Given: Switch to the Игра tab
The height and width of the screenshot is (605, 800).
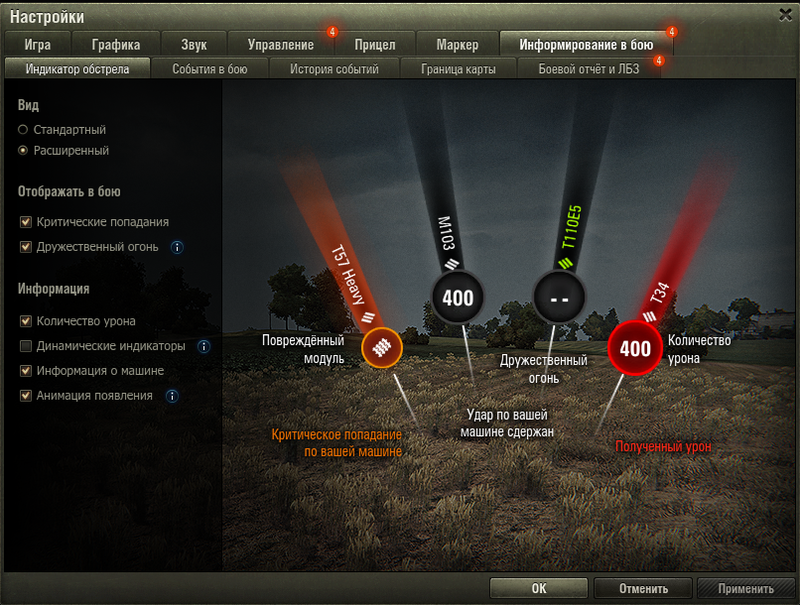Looking at the screenshot, I should (38, 44).
